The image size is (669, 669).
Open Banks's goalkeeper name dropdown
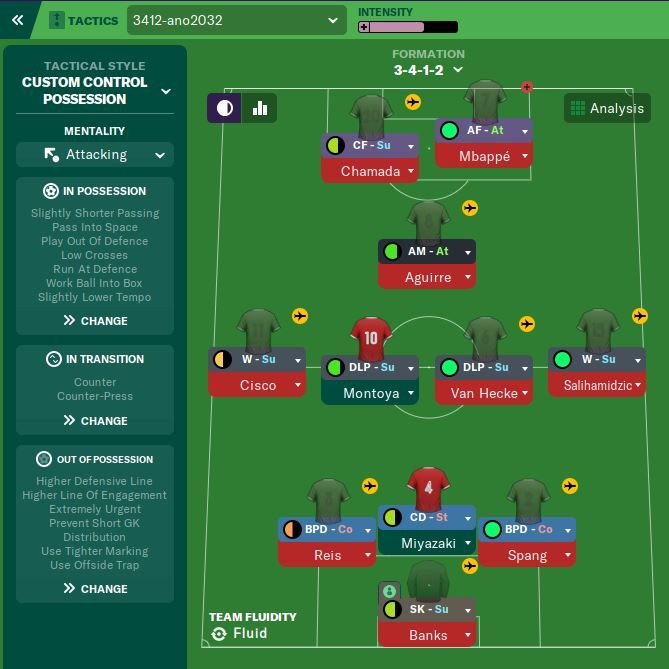pyautogui.click(x=427, y=635)
